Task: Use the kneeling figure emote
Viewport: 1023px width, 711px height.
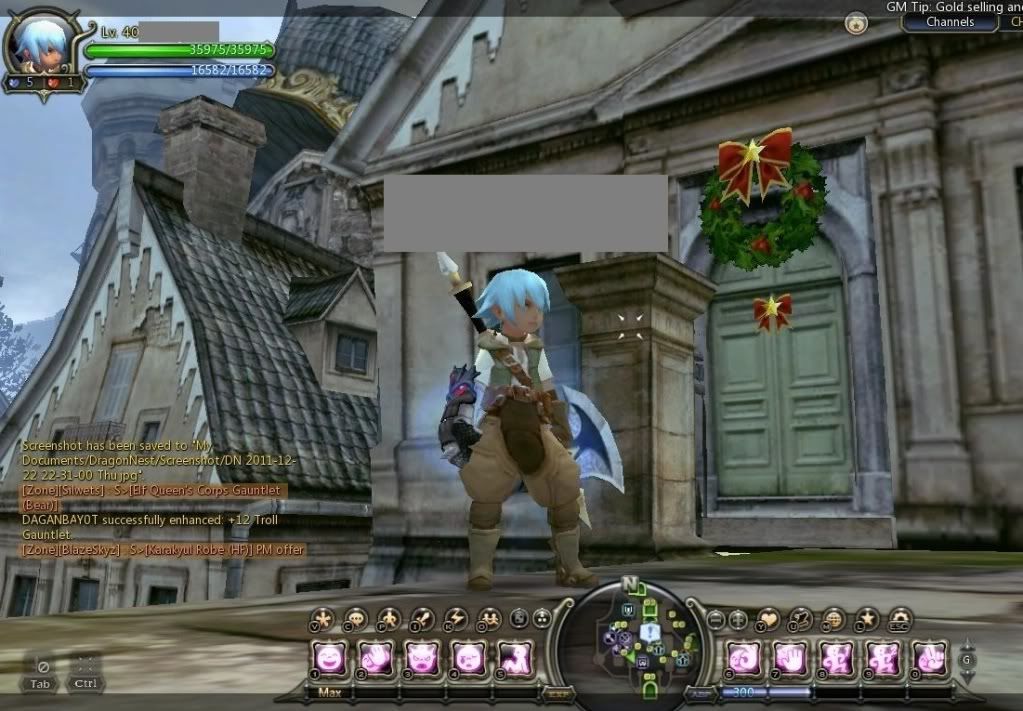Action: pos(514,657)
